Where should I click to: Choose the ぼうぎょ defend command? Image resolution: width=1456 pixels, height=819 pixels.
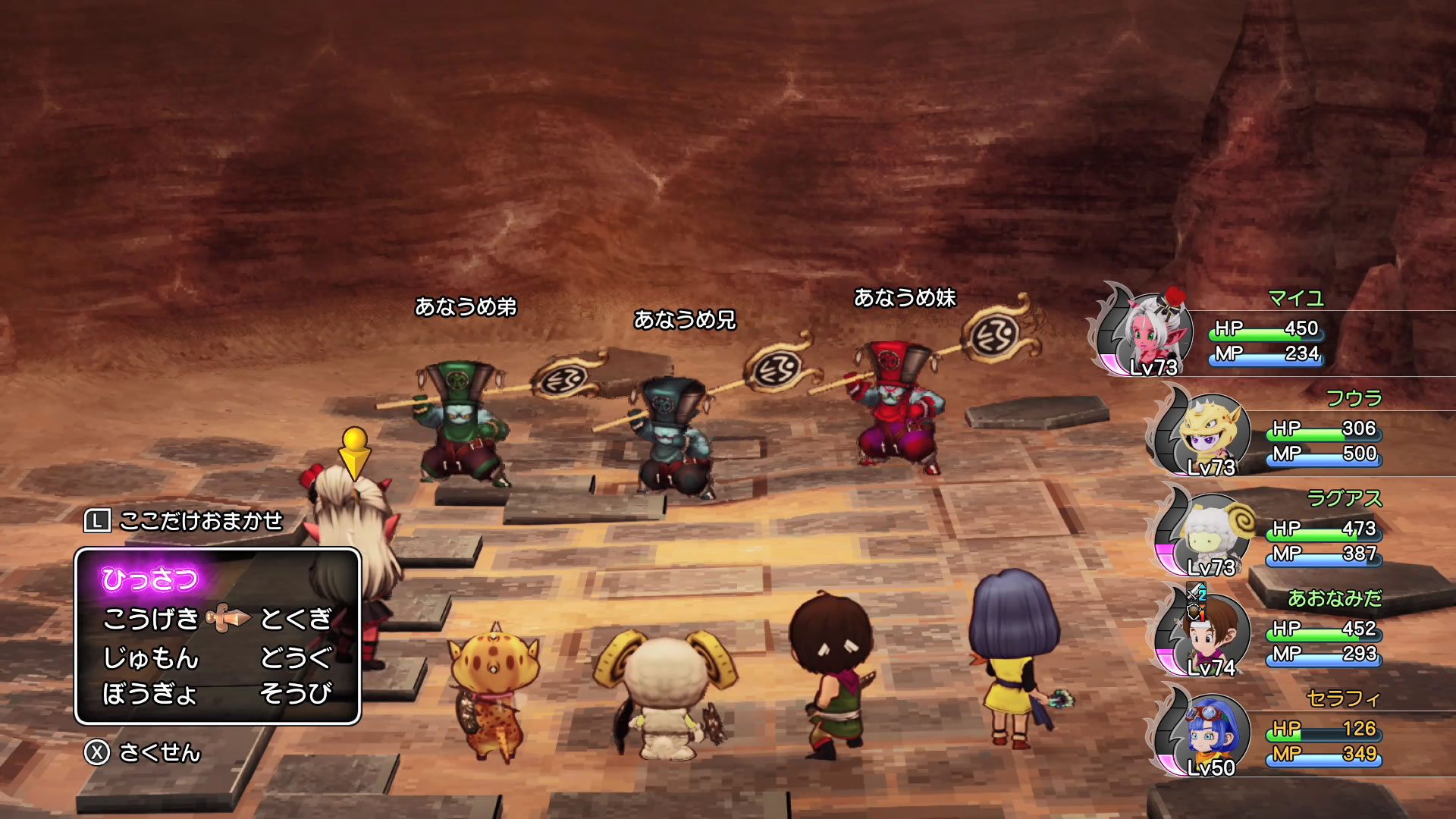coord(149,693)
